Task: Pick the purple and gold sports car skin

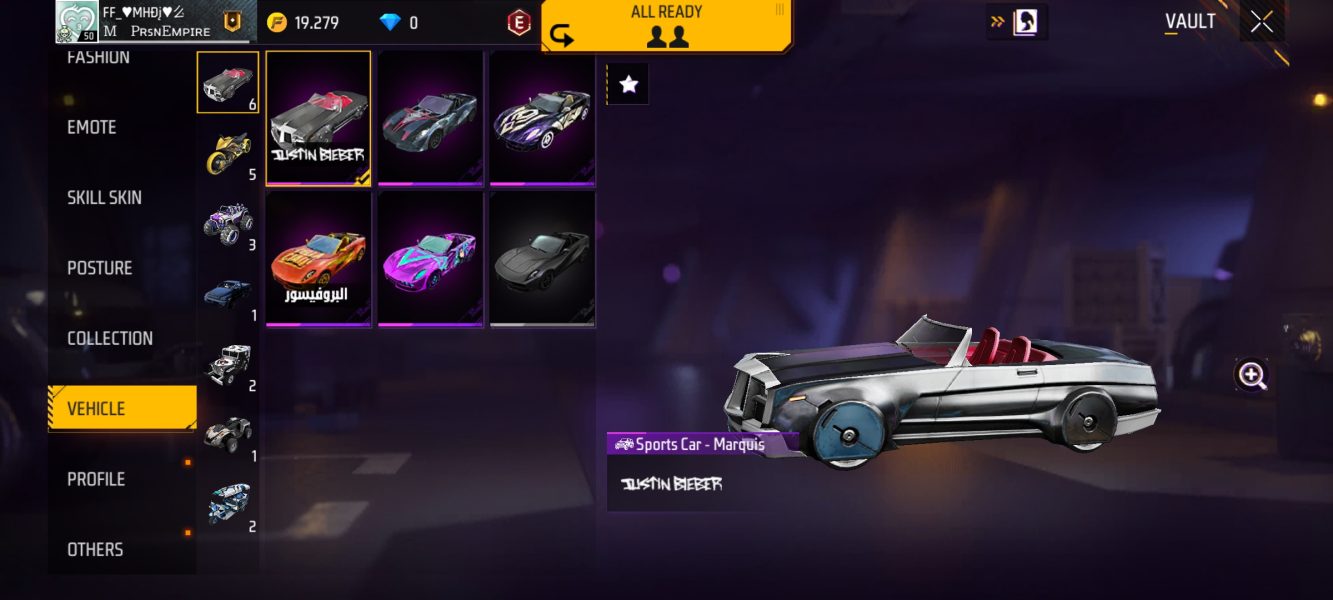Action: pos(542,117)
